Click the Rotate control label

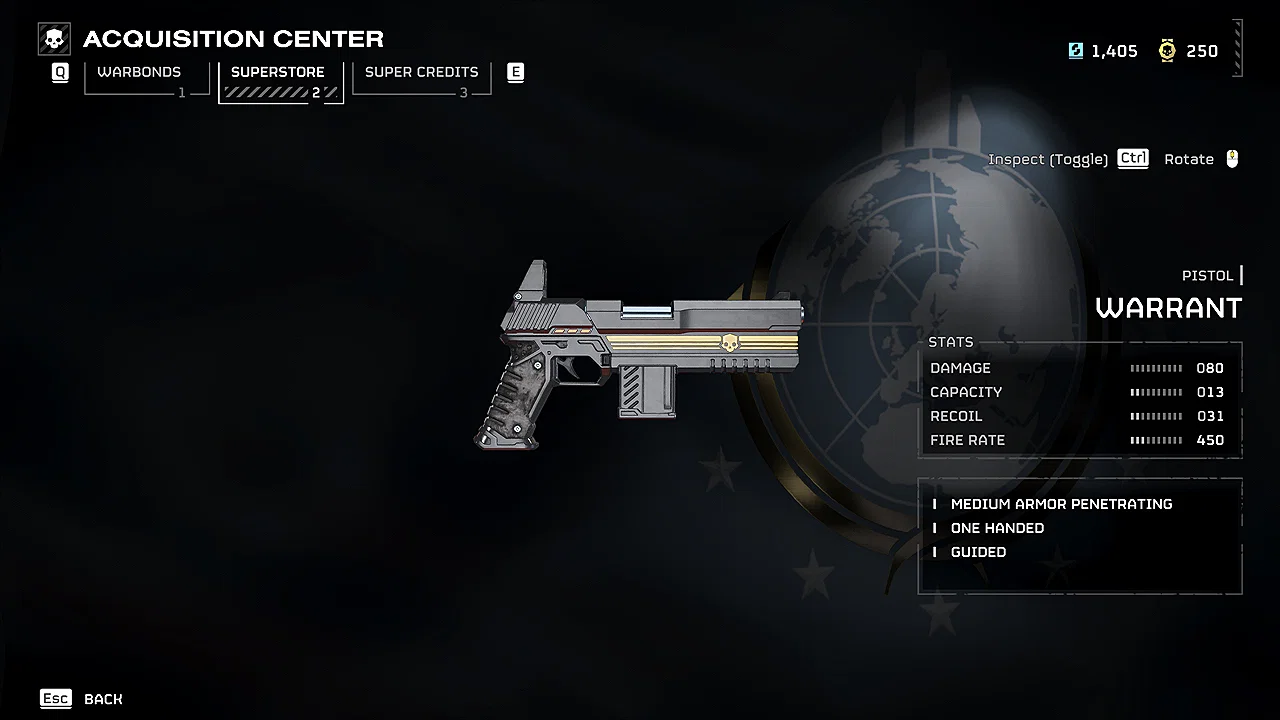point(1189,158)
